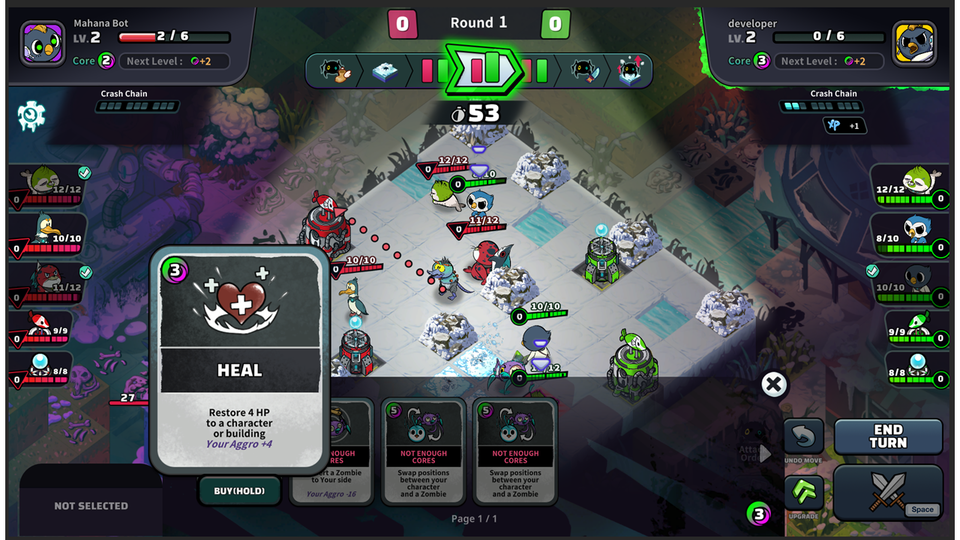Start the attack with crossed swords button
Image resolution: width=960 pixels, height=540 pixels.
click(887, 491)
